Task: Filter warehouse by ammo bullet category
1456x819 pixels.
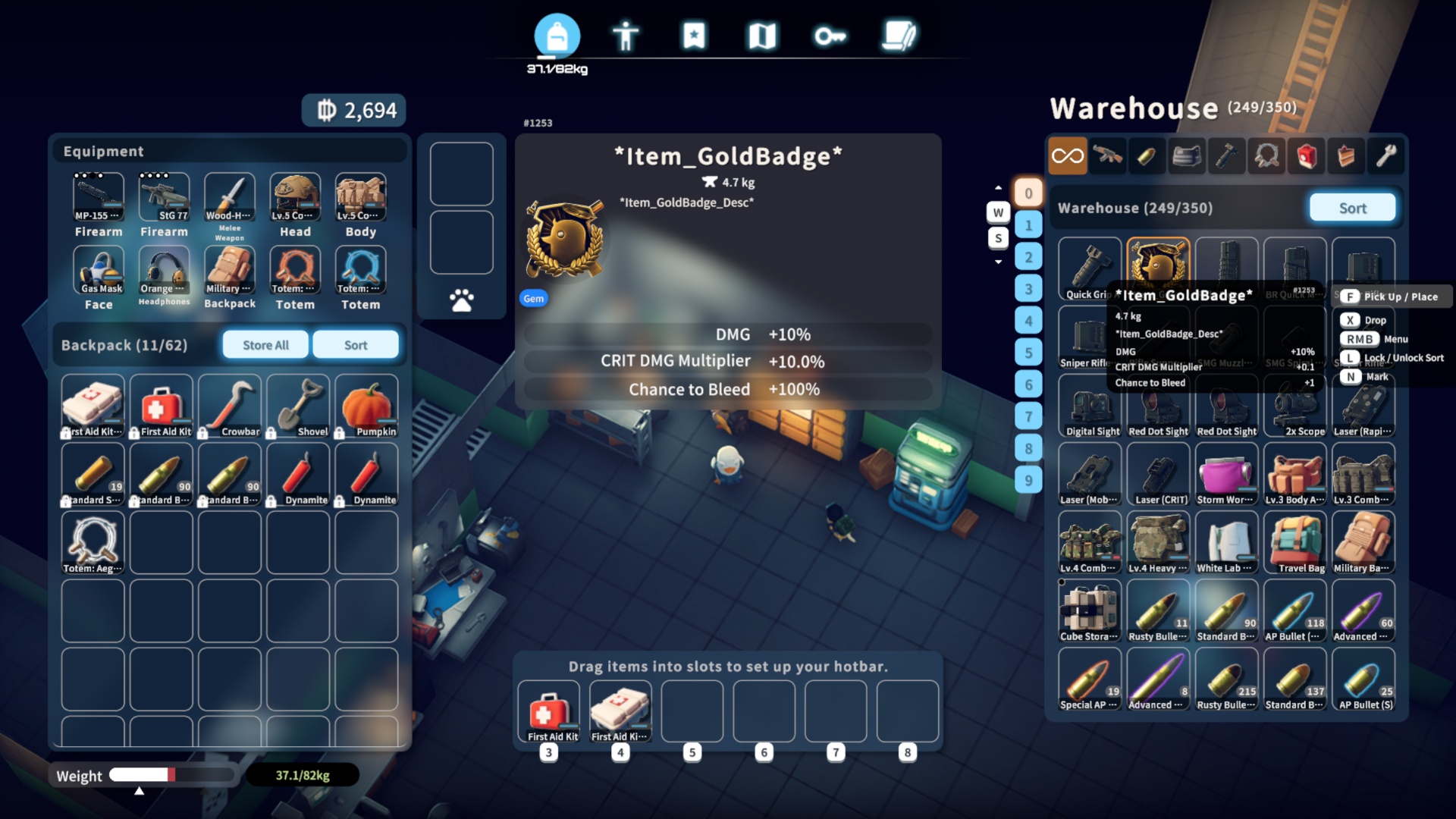Action: click(x=1147, y=156)
